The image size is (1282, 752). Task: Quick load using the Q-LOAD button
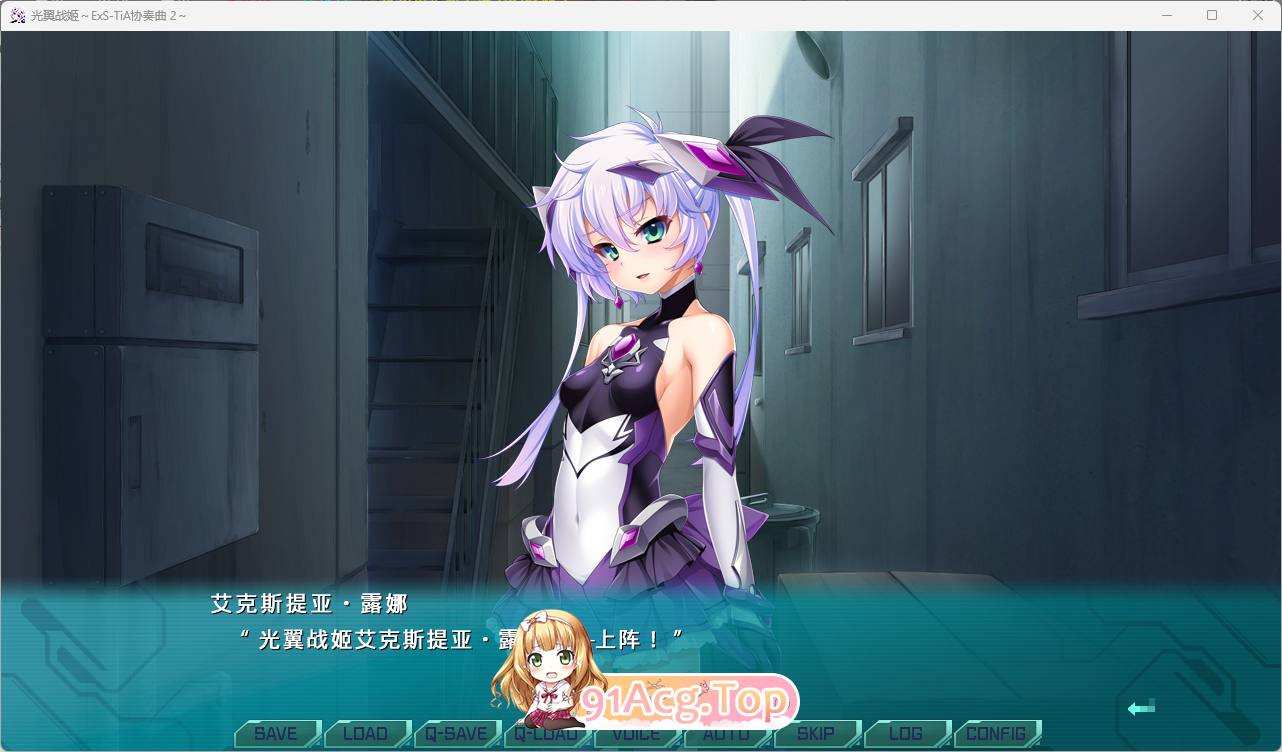547,733
